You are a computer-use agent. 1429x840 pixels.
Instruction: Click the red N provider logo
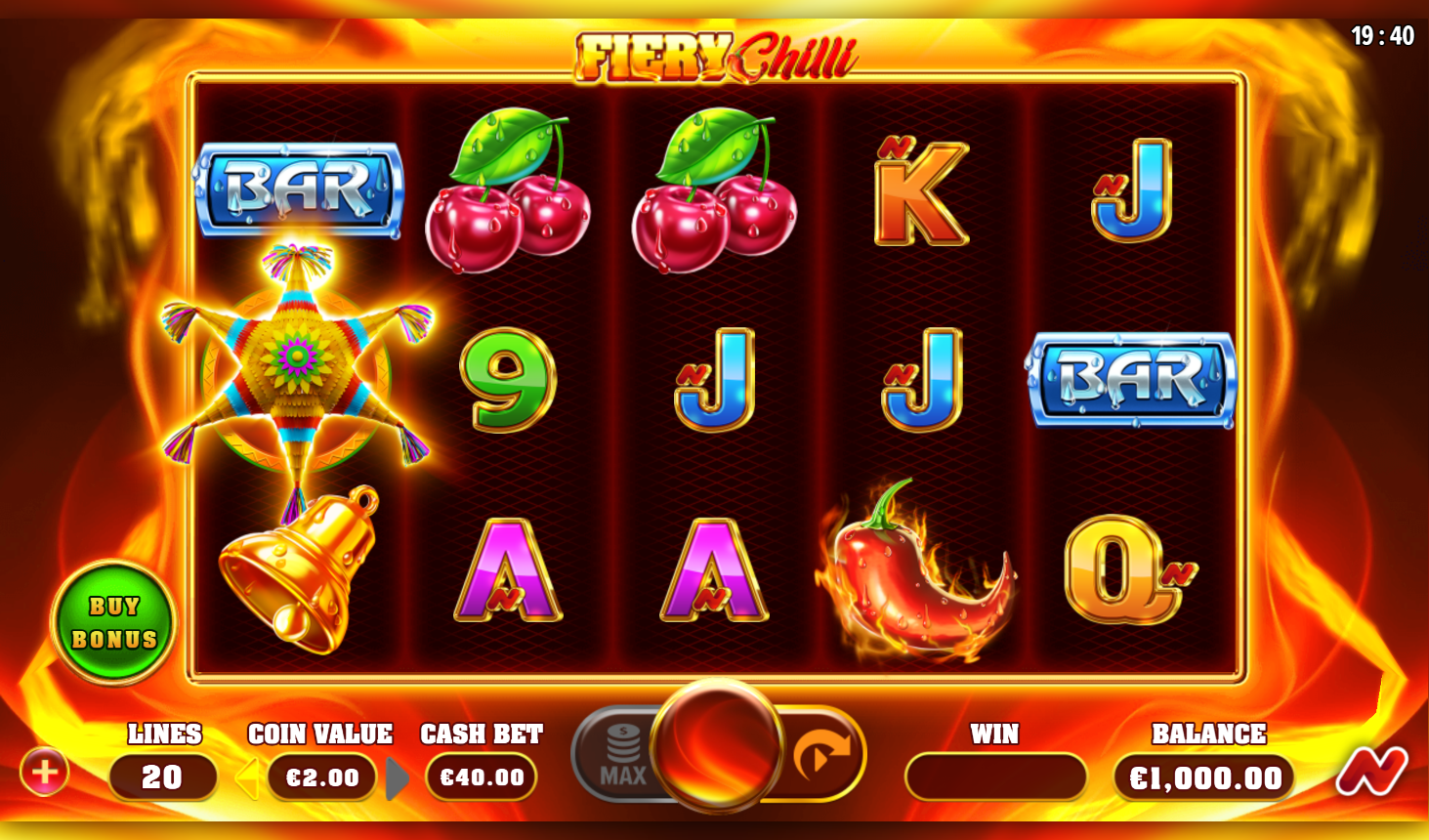[1372, 771]
